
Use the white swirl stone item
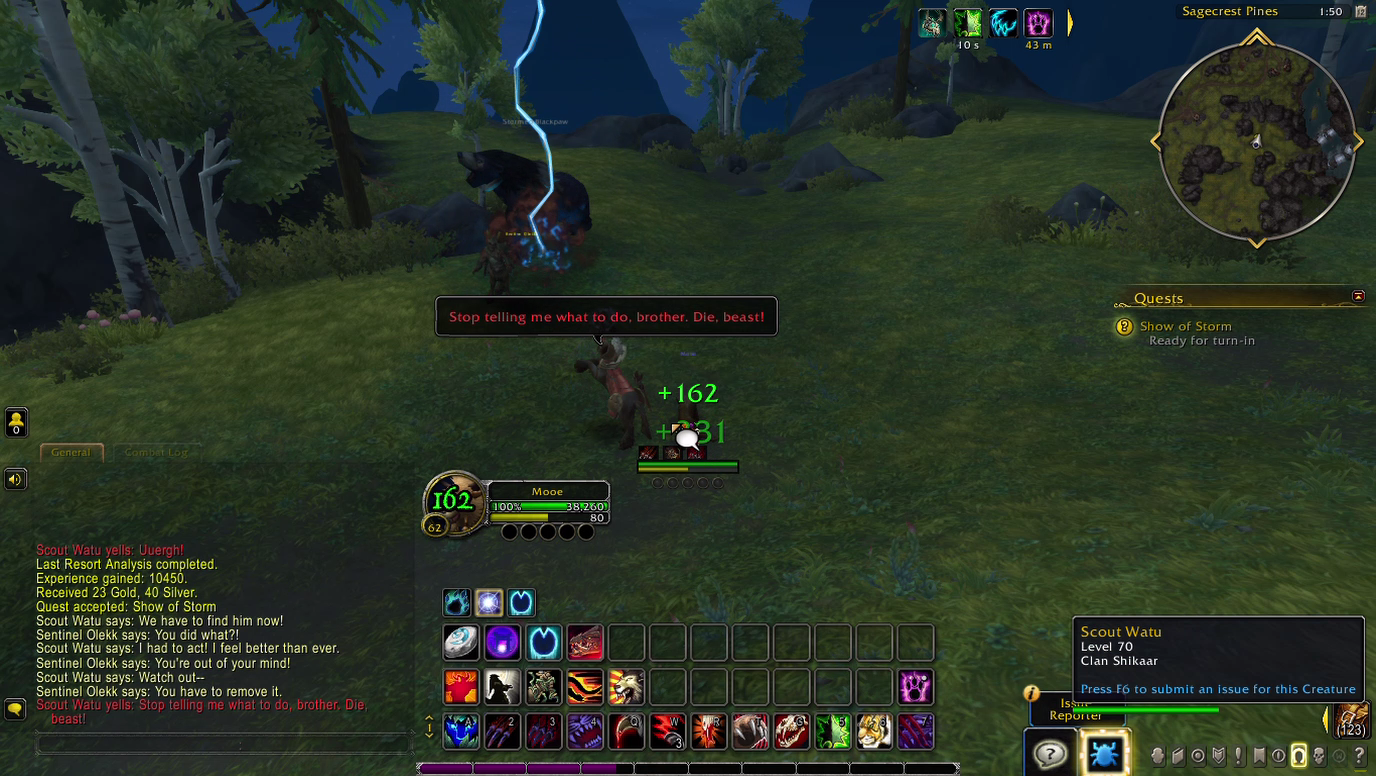click(x=461, y=643)
